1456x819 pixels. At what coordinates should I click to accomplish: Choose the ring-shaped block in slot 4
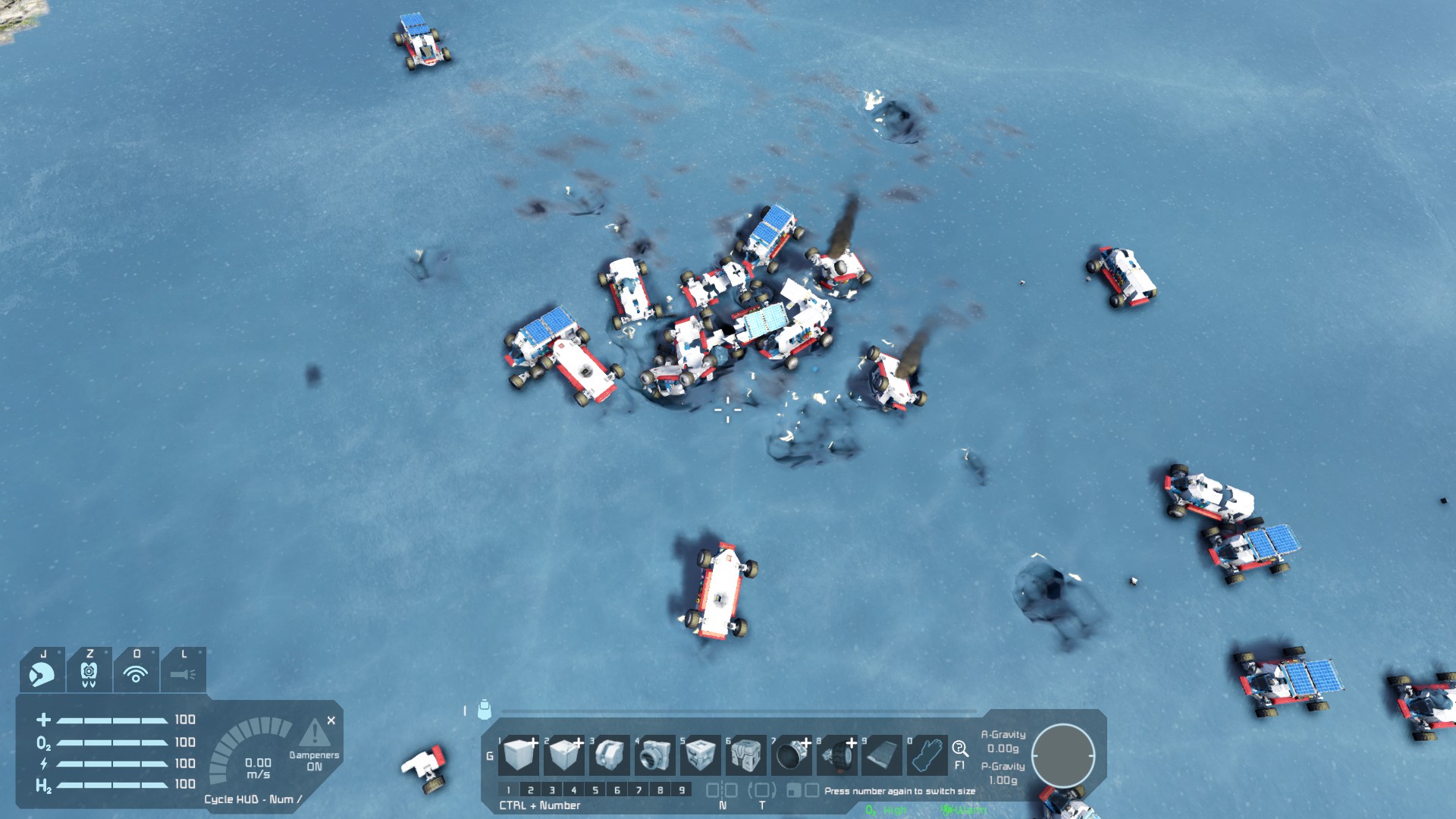pyautogui.click(x=655, y=755)
